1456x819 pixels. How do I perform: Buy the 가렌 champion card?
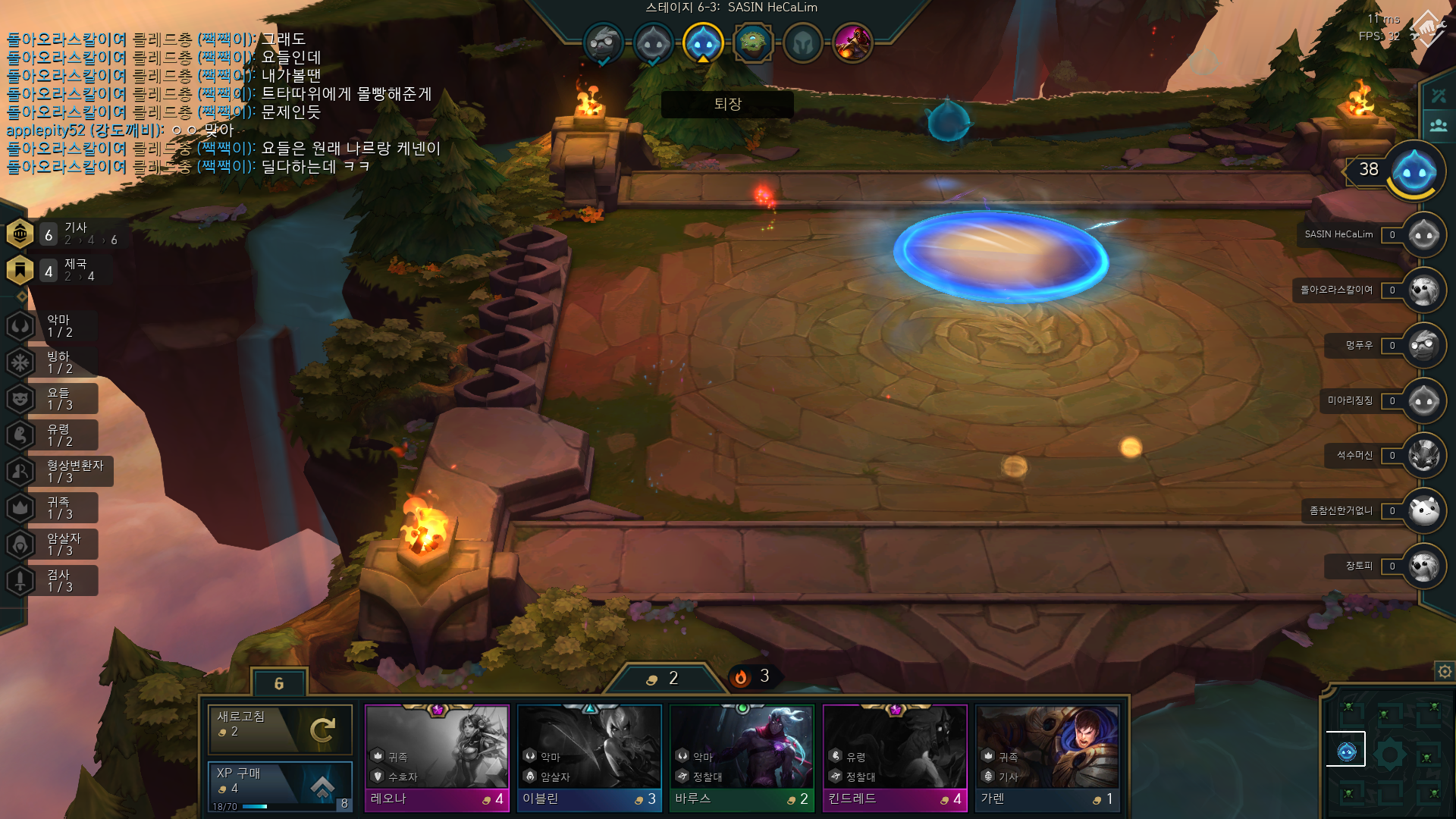1047,758
